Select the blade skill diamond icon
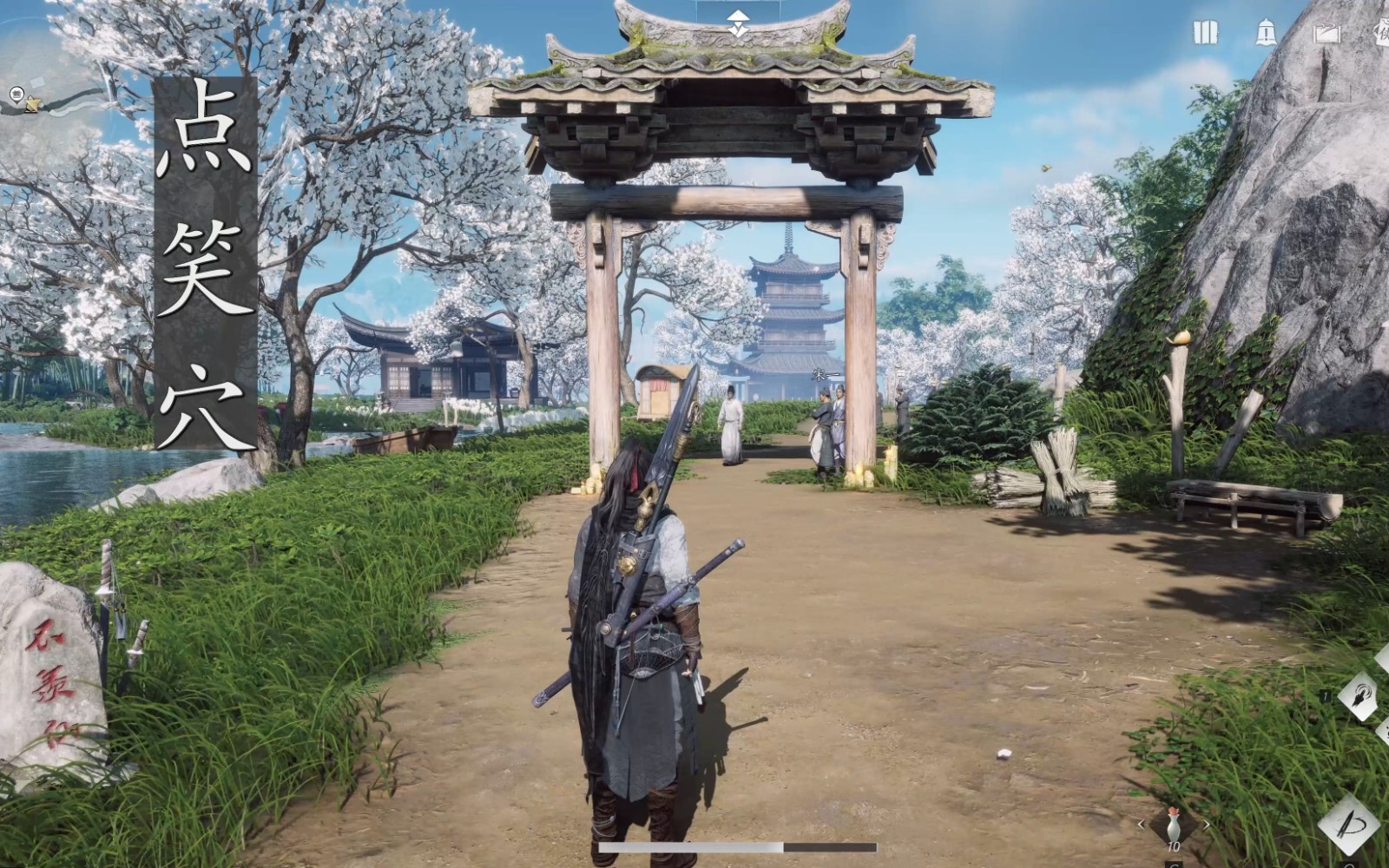The image size is (1389, 868). (x=1350, y=823)
